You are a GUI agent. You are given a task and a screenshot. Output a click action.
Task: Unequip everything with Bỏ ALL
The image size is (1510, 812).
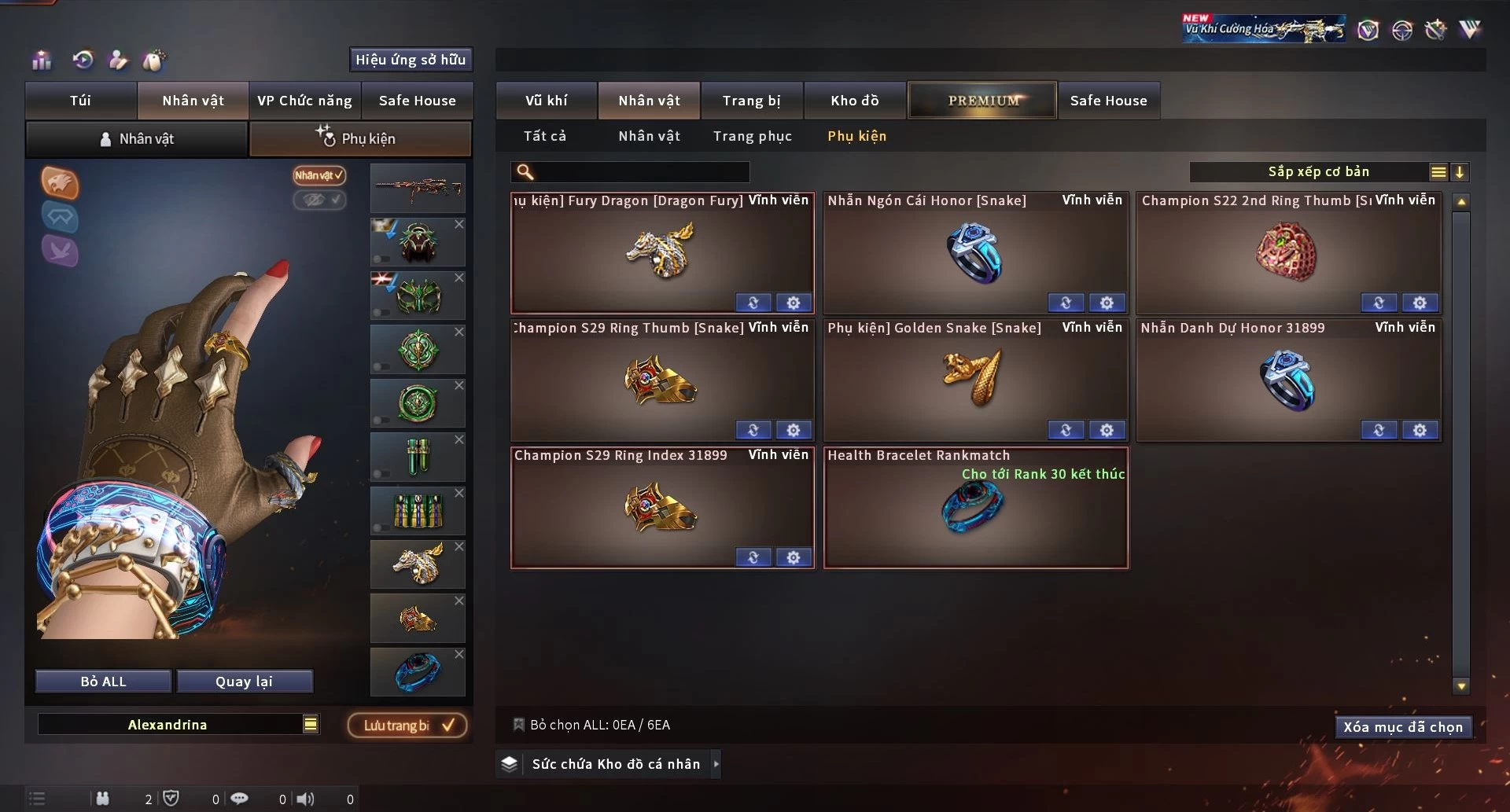[x=103, y=682]
